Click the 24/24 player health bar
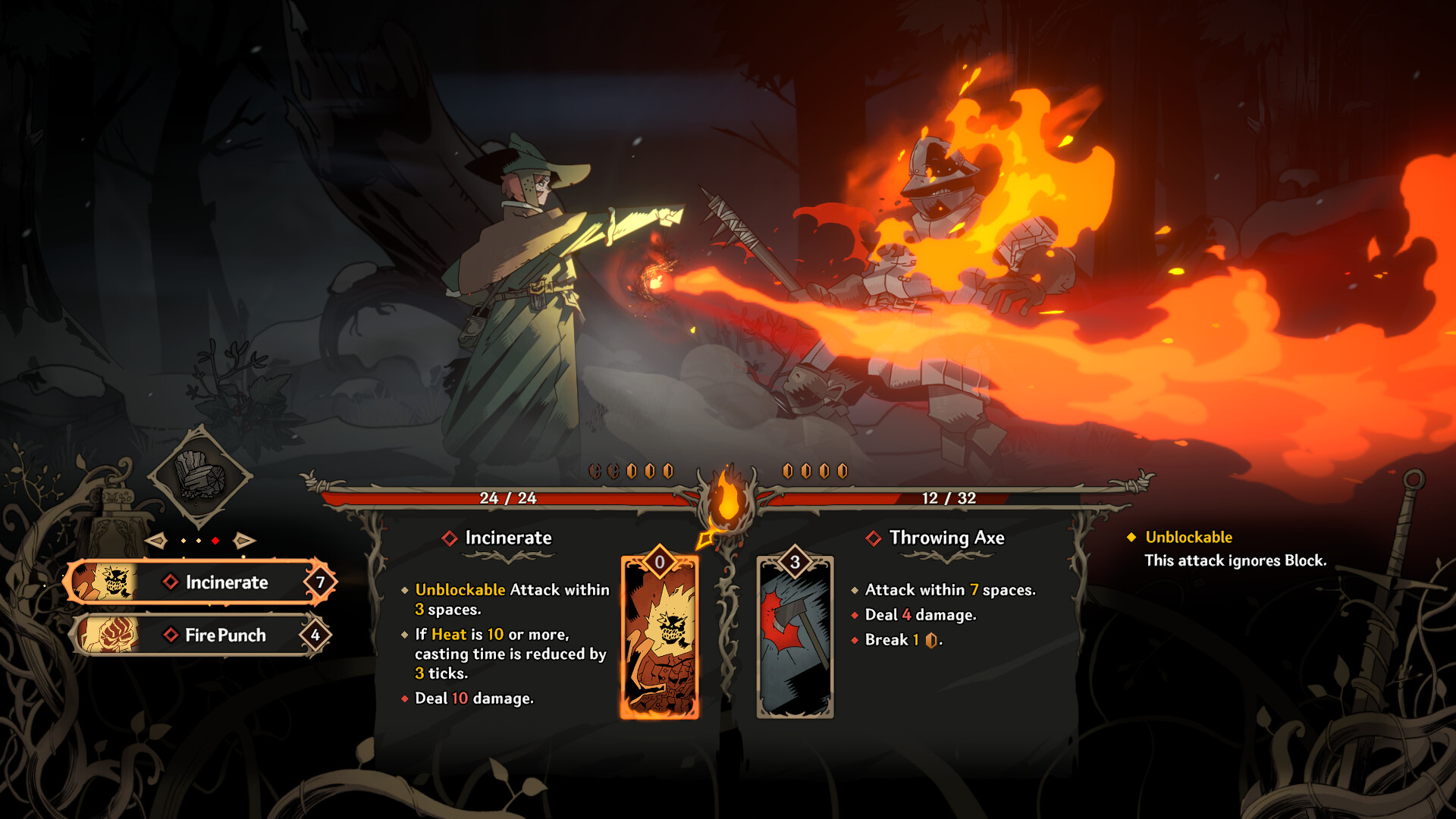Screen dimensions: 1456x819 pos(508,499)
